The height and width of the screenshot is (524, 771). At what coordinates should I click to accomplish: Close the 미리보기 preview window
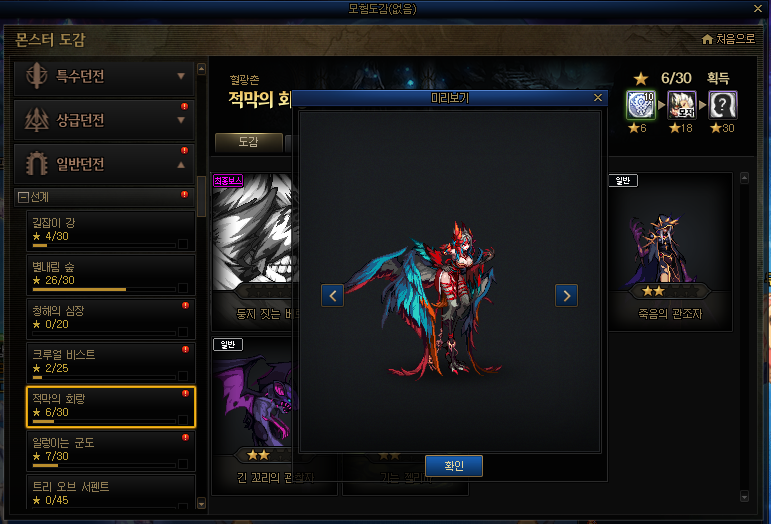[598, 98]
